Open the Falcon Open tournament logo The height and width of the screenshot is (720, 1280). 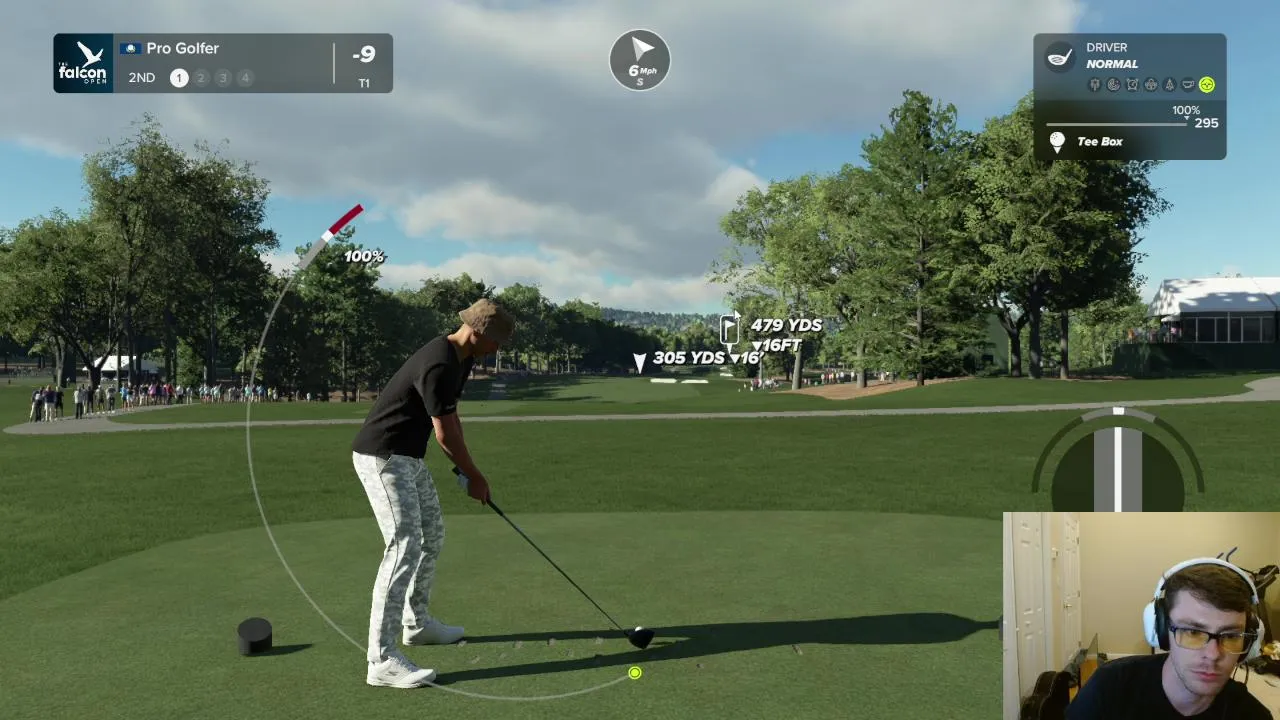pyautogui.click(x=83, y=63)
